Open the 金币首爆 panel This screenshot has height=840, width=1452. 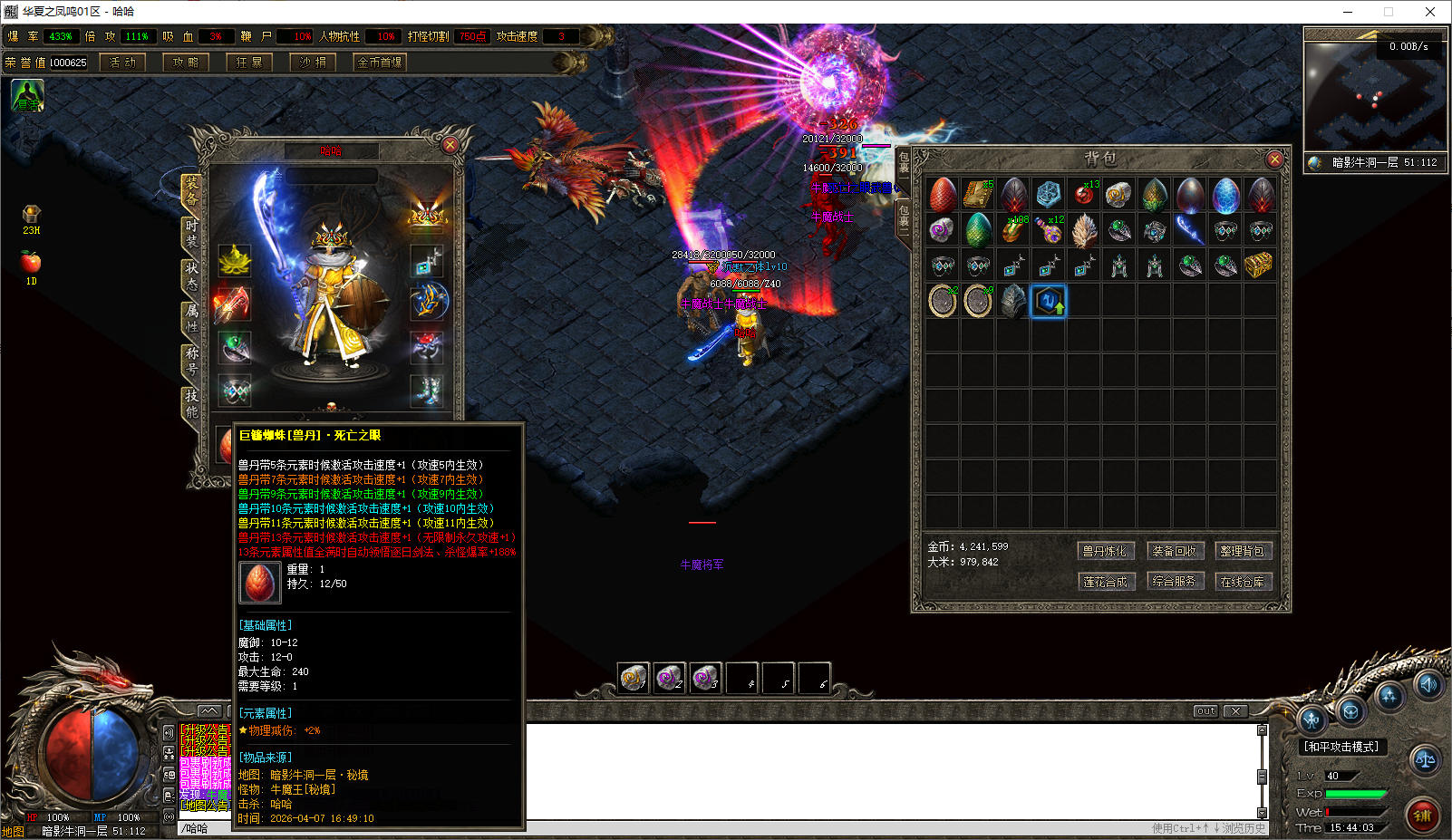click(380, 63)
